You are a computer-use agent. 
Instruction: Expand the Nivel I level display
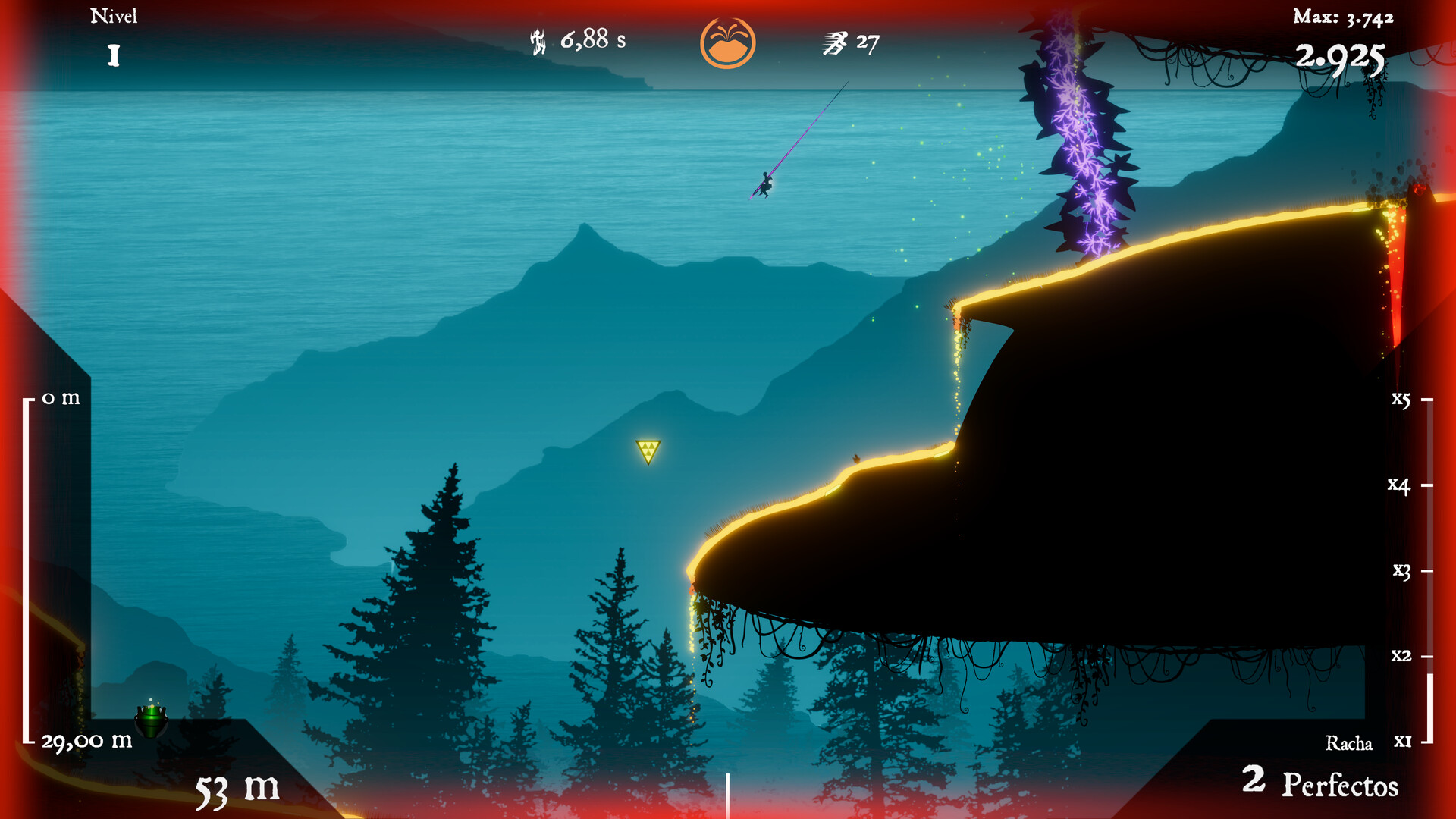point(115,34)
